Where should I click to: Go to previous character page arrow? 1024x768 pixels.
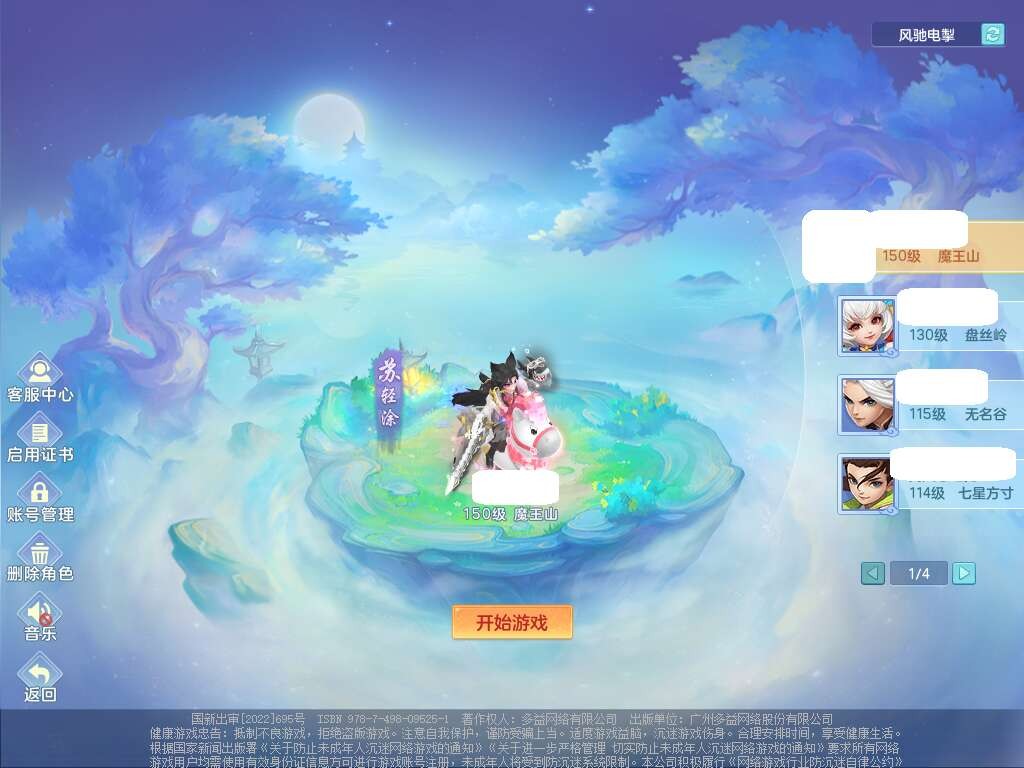[x=873, y=573]
